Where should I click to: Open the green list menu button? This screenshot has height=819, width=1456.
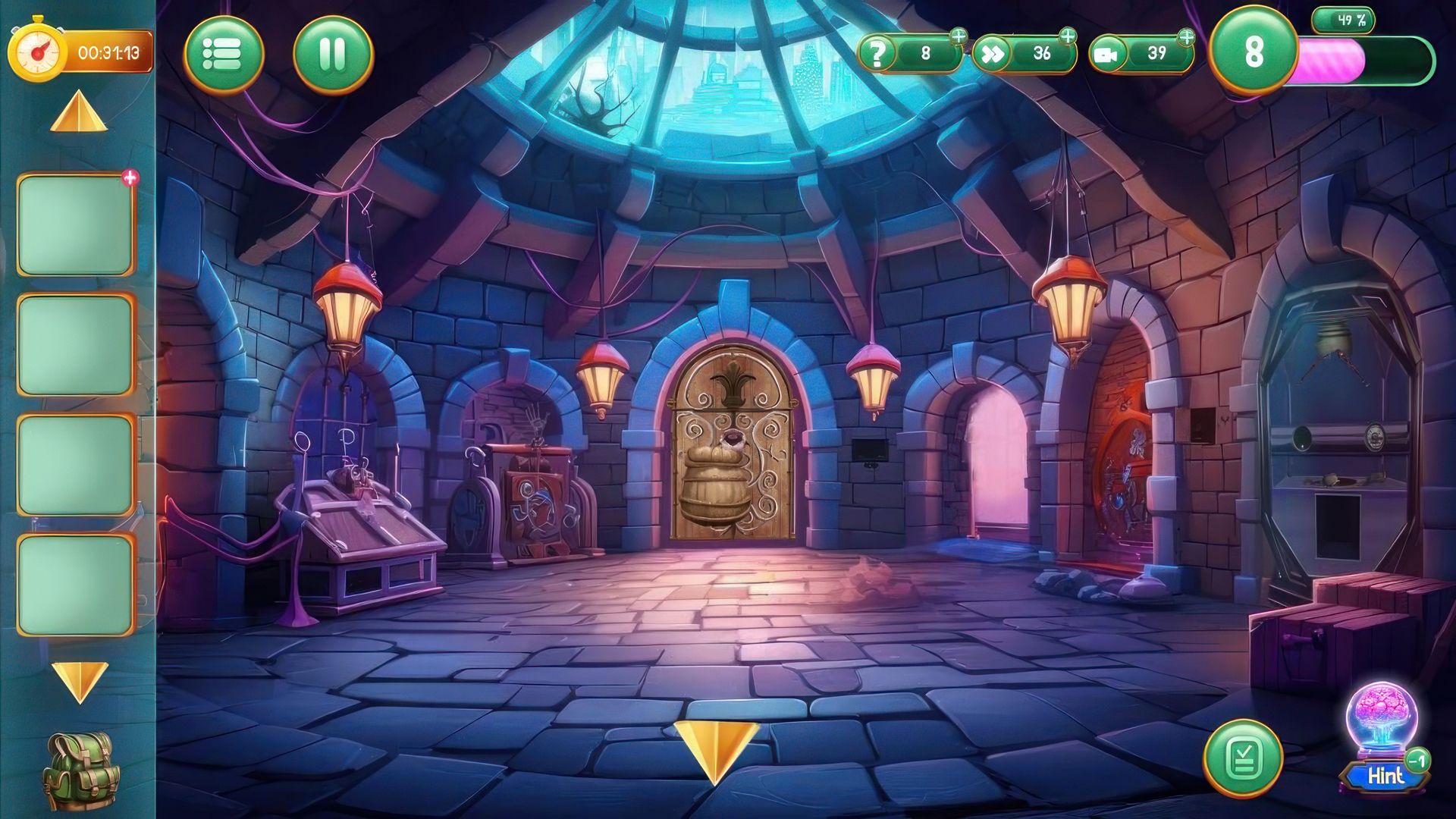coord(223,55)
